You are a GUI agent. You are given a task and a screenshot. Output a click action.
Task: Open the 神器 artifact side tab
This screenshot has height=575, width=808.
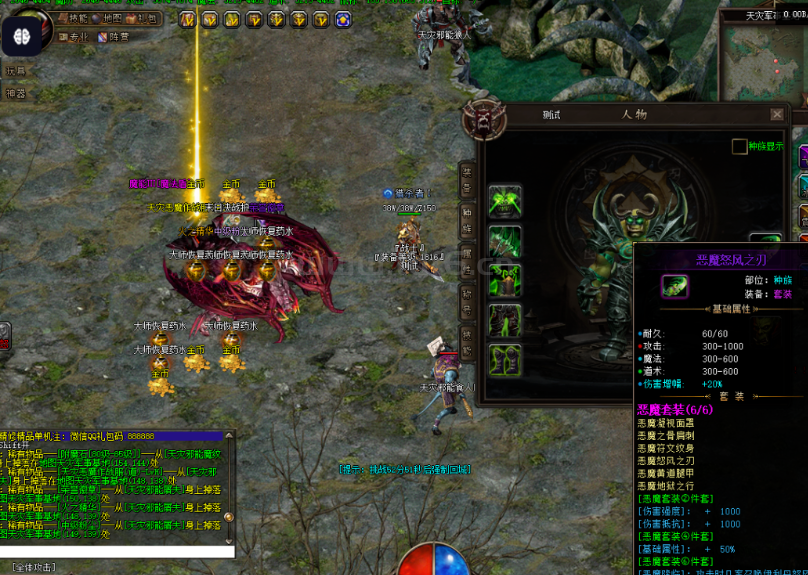(x=15, y=93)
